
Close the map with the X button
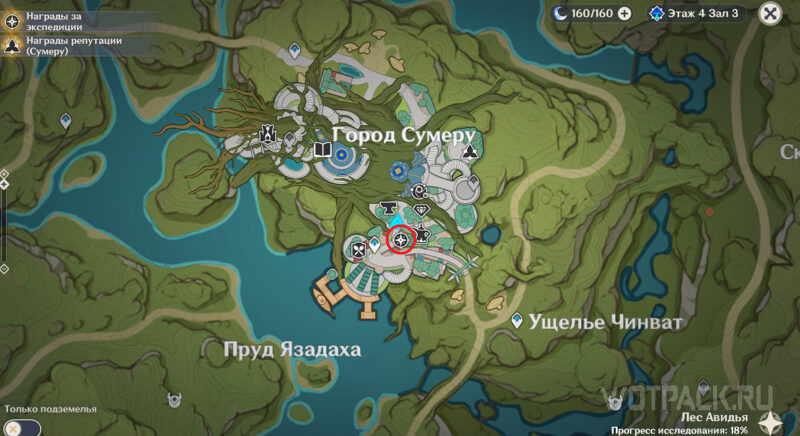pyautogui.click(x=769, y=13)
